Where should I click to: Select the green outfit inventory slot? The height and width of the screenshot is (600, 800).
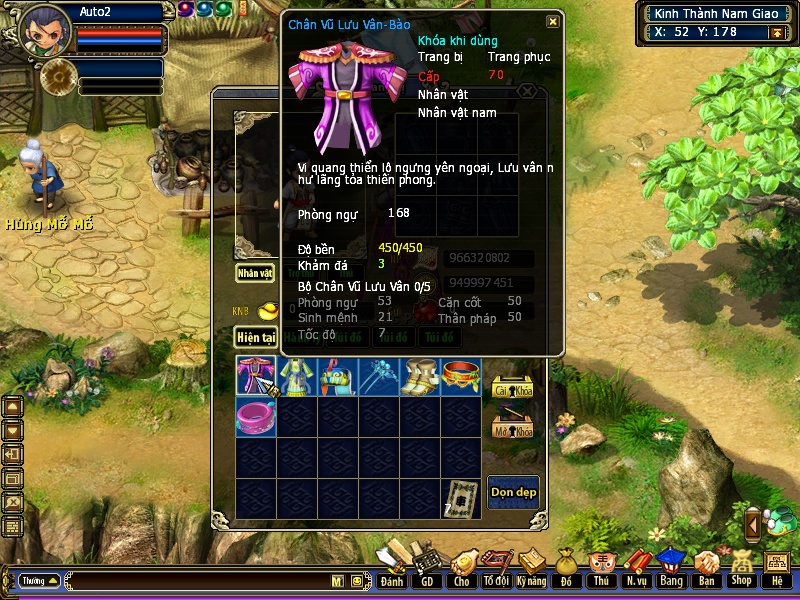tap(297, 377)
